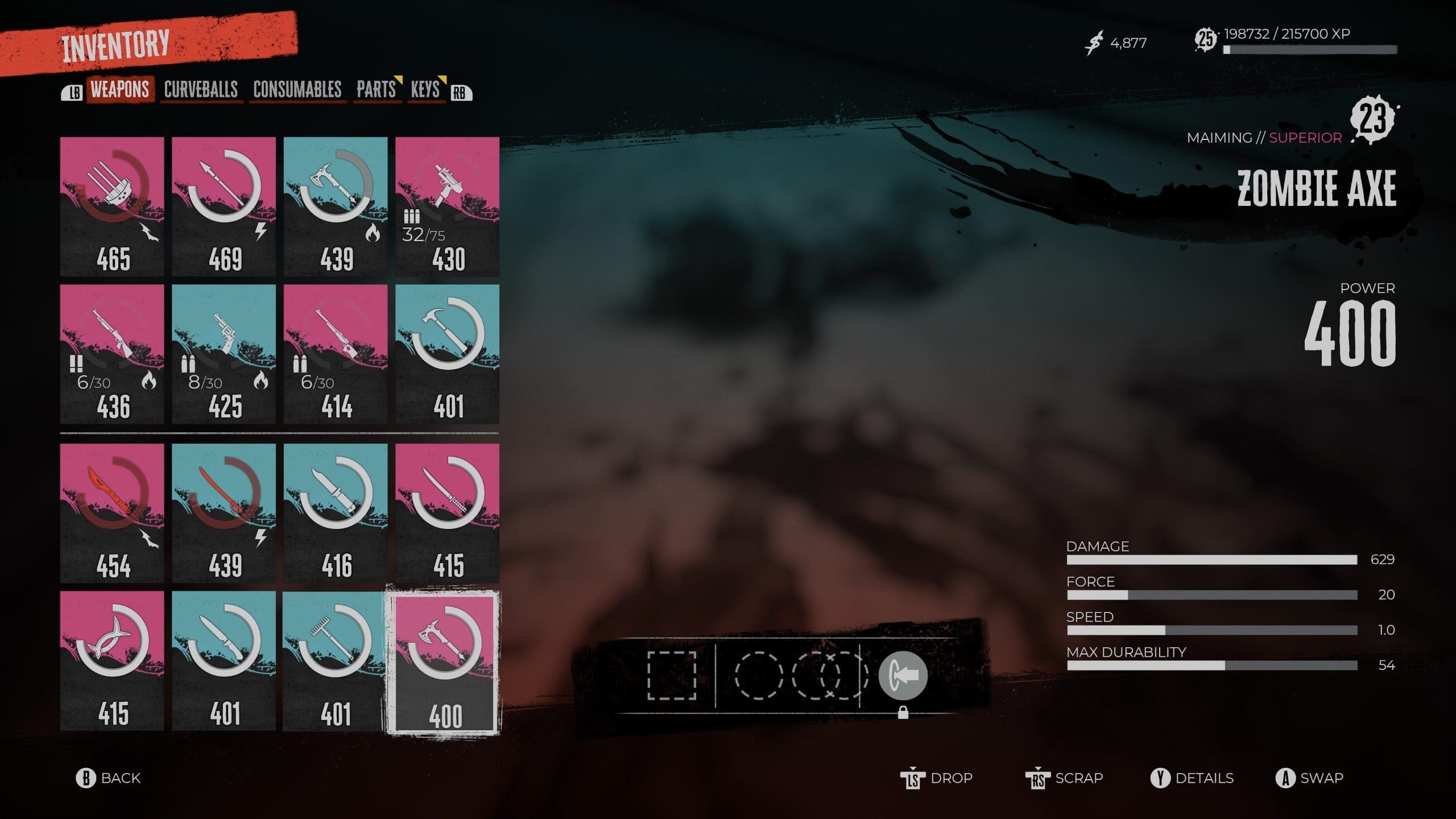Select the Weapons tab
1456x819 pixels.
tap(120, 90)
